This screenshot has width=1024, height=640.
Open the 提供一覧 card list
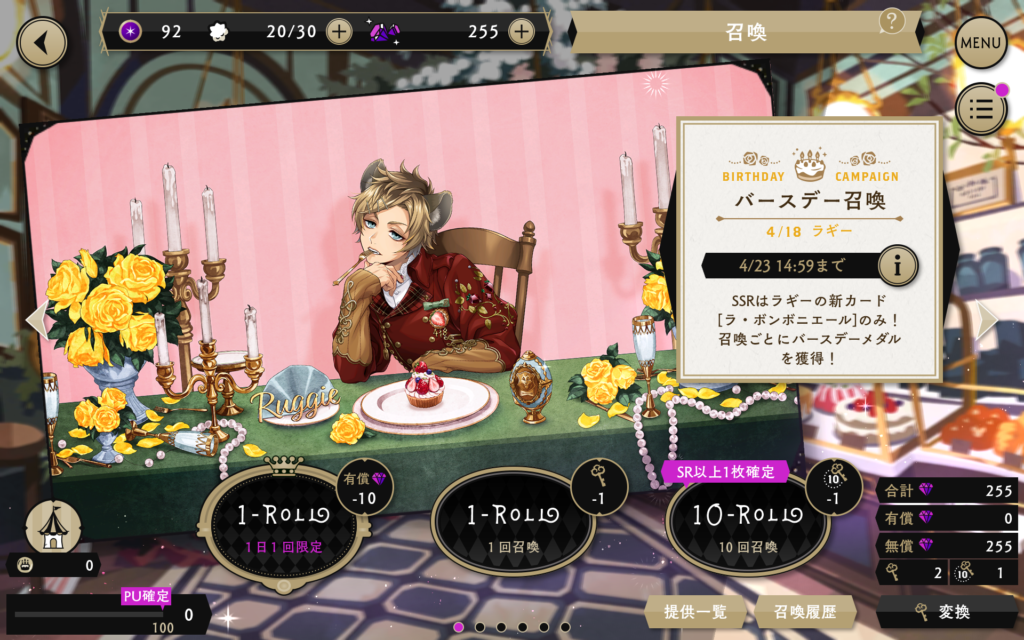(694, 611)
